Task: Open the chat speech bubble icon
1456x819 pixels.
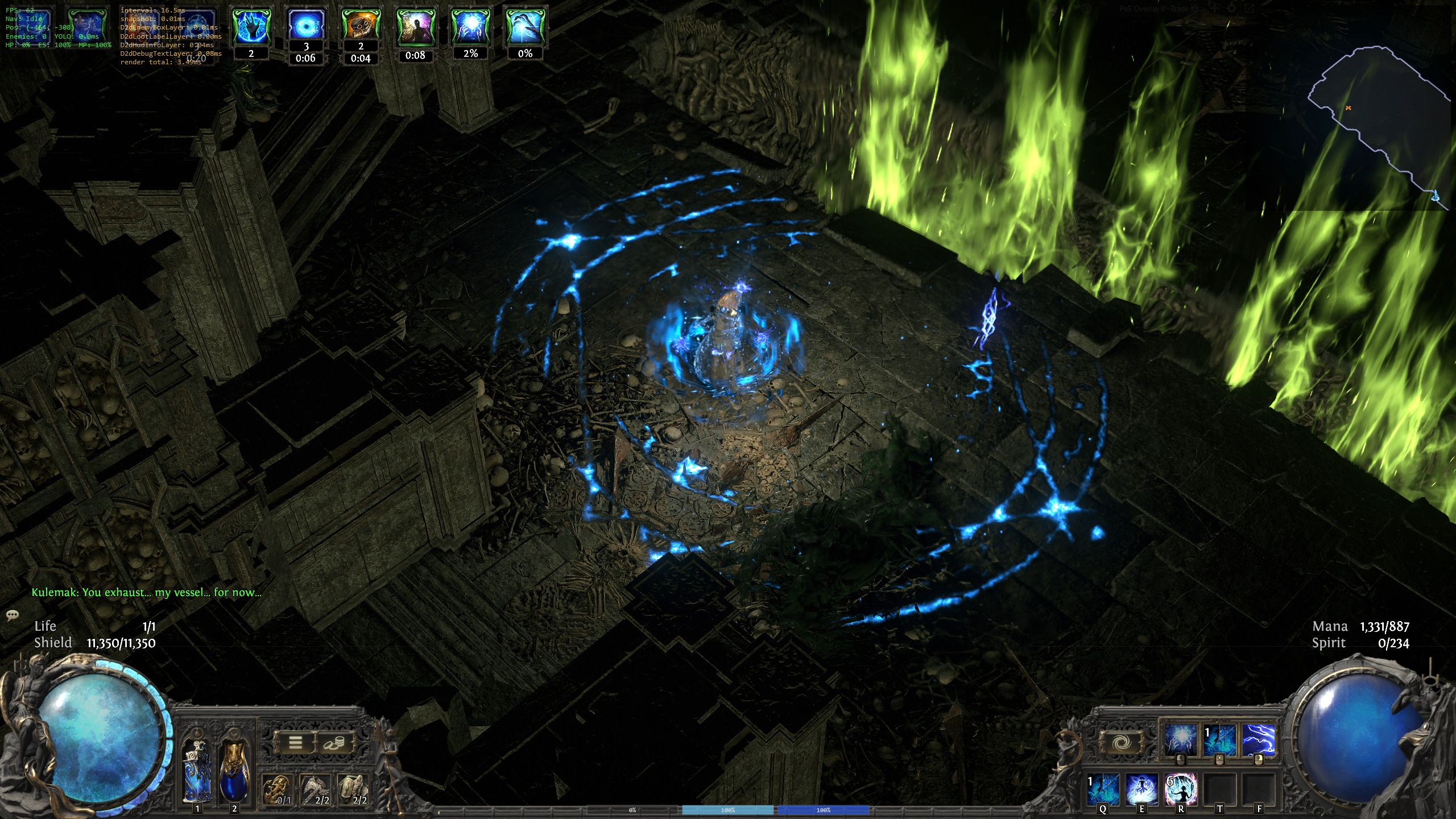Action: tap(13, 615)
